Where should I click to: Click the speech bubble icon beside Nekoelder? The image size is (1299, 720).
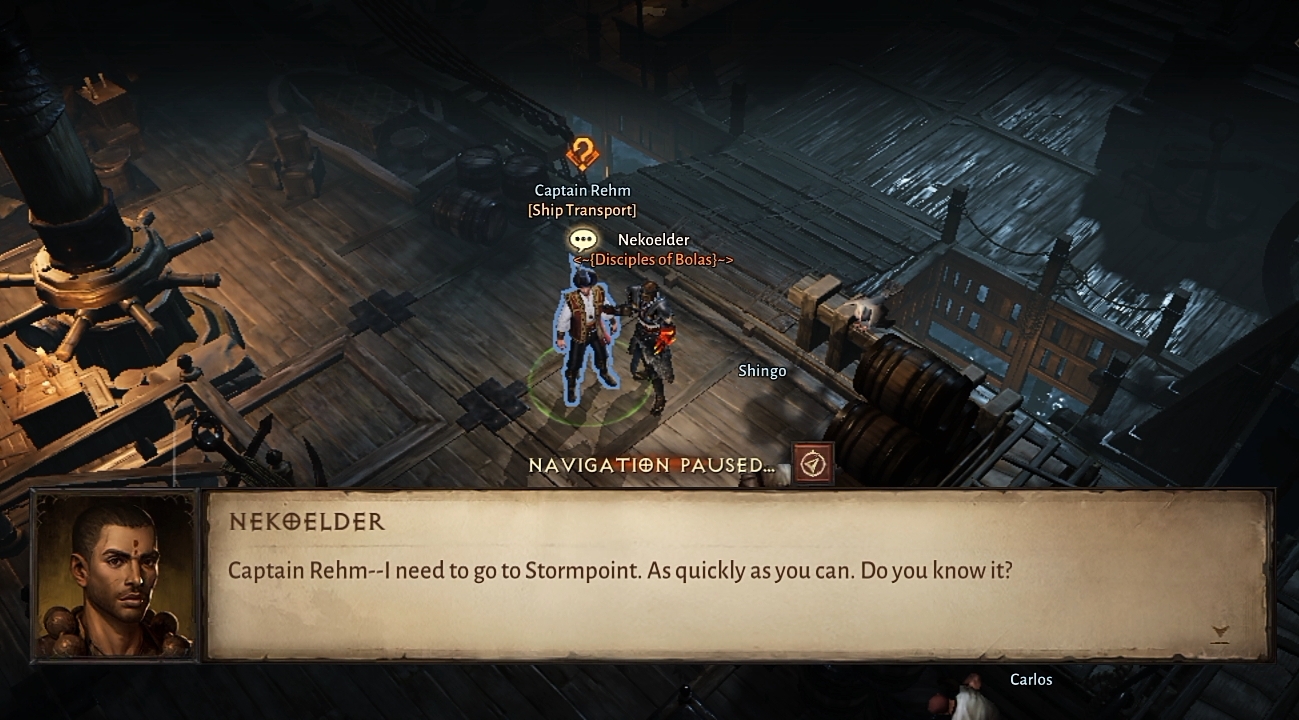pos(583,239)
